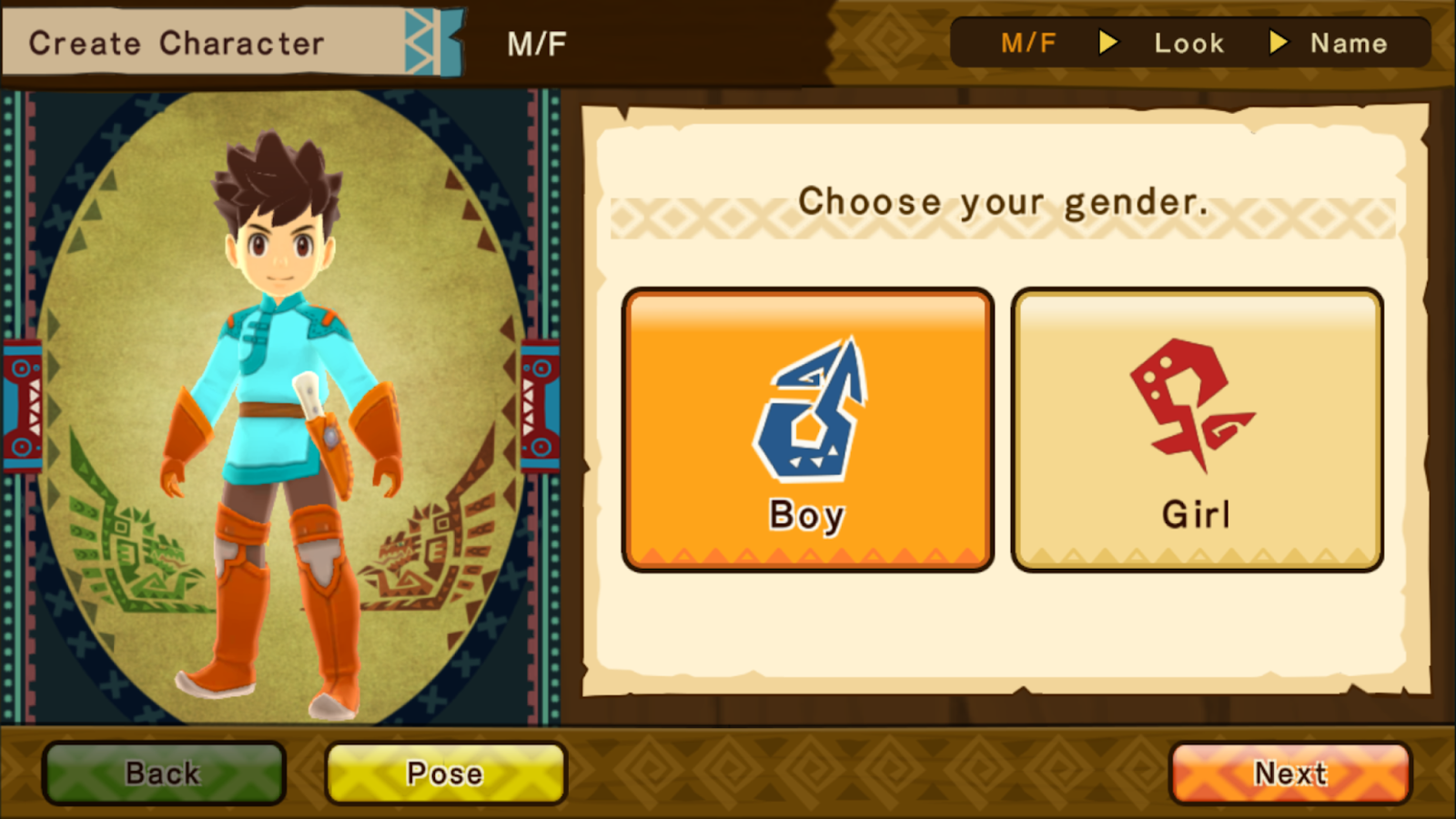Viewport: 1456px width, 819px height.
Task: Choose the Girl gender option
Action: tap(1198, 428)
